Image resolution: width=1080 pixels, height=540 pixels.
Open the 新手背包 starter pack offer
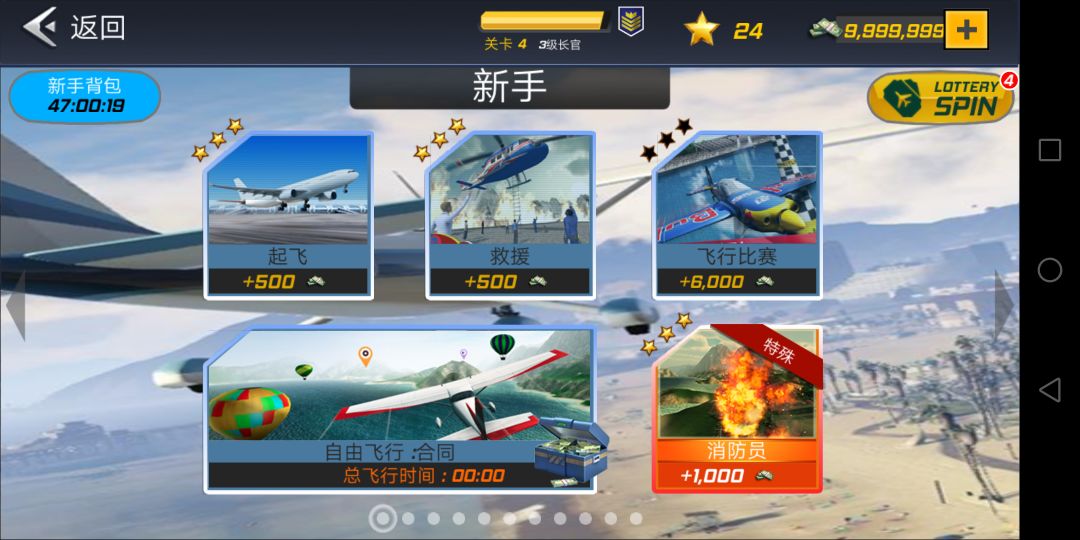[85, 96]
